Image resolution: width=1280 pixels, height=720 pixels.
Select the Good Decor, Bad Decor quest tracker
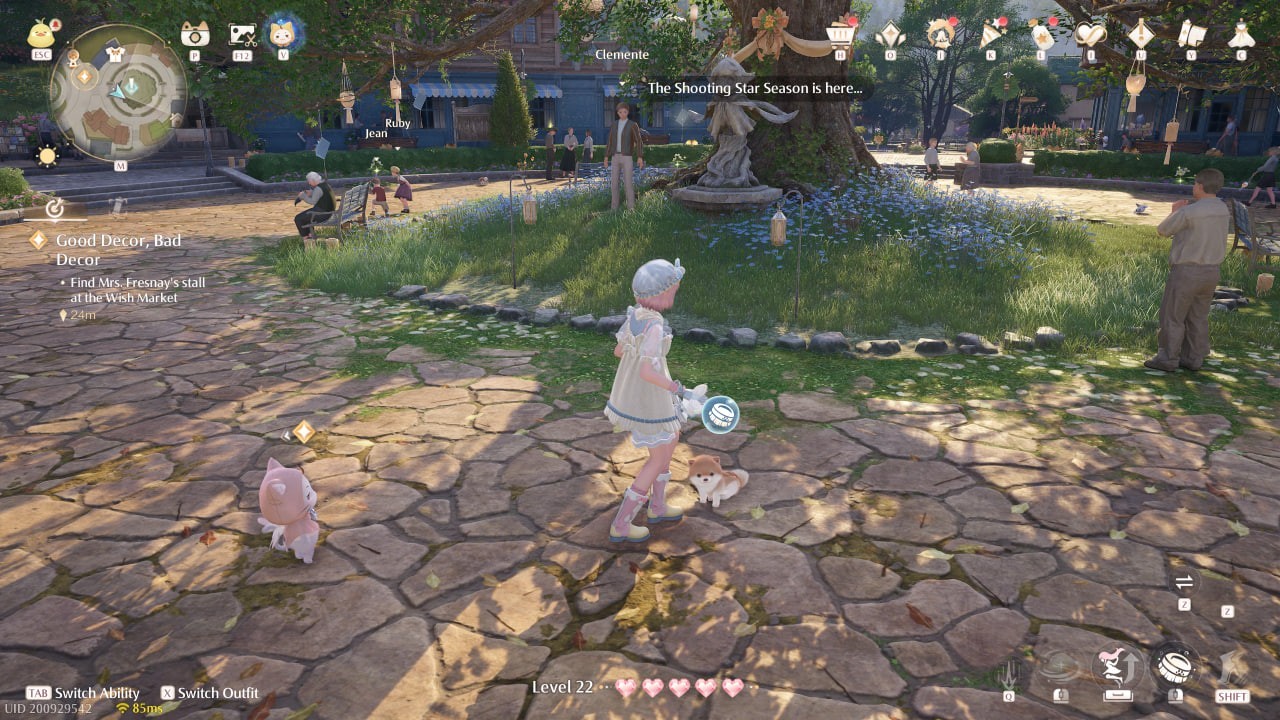118,249
